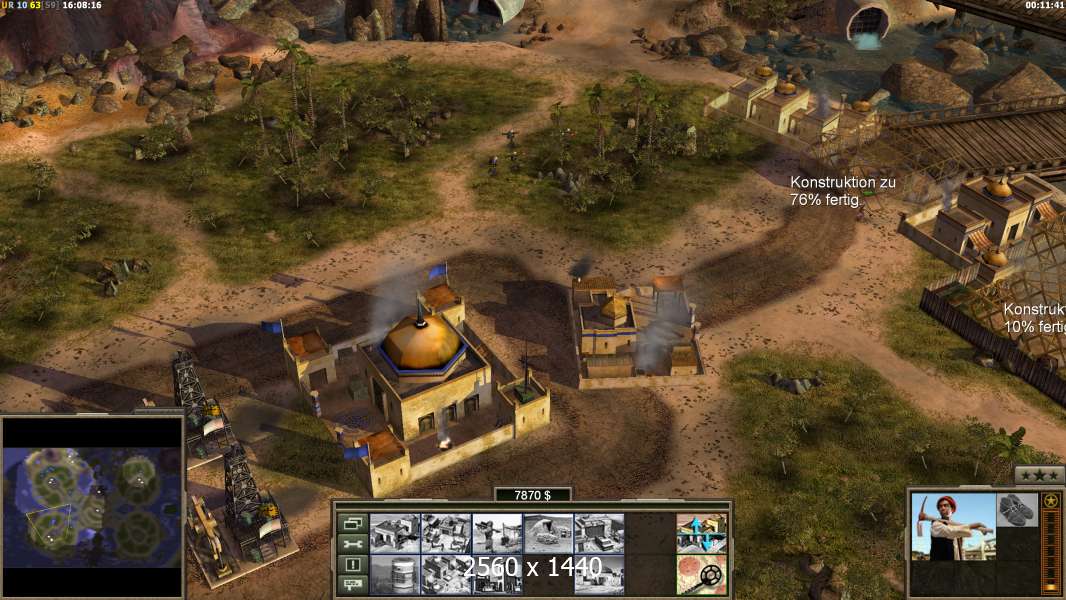Choose the oil barrel build icon
The width and height of the screenshot is (1066, 600).
(x=395, y=575)
